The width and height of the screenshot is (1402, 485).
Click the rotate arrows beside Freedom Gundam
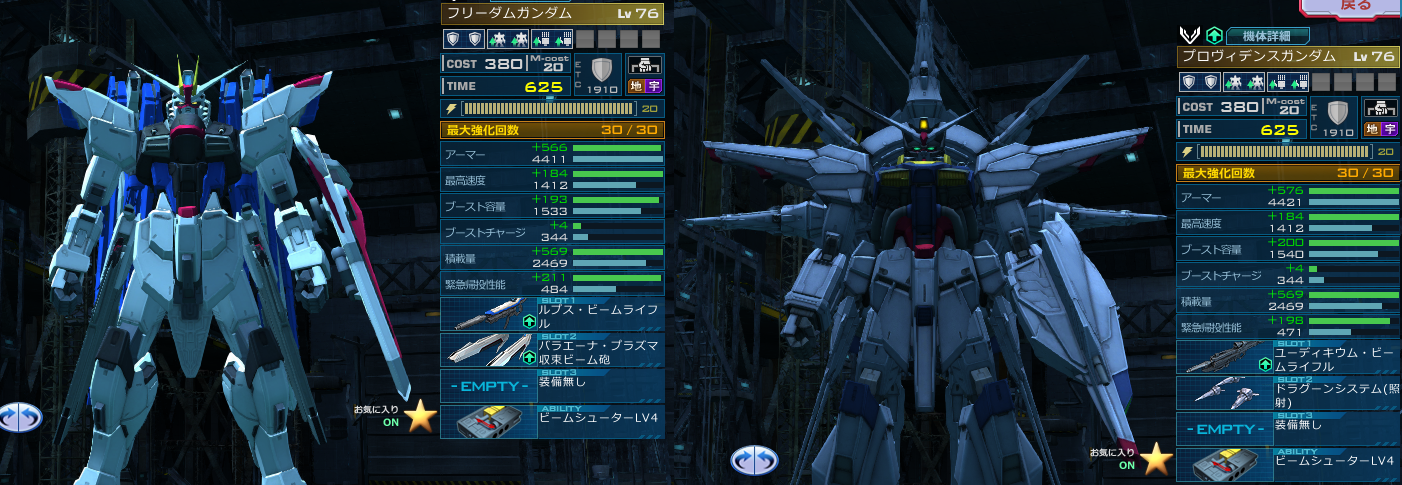pyautogui.click(x=20, y=416)
